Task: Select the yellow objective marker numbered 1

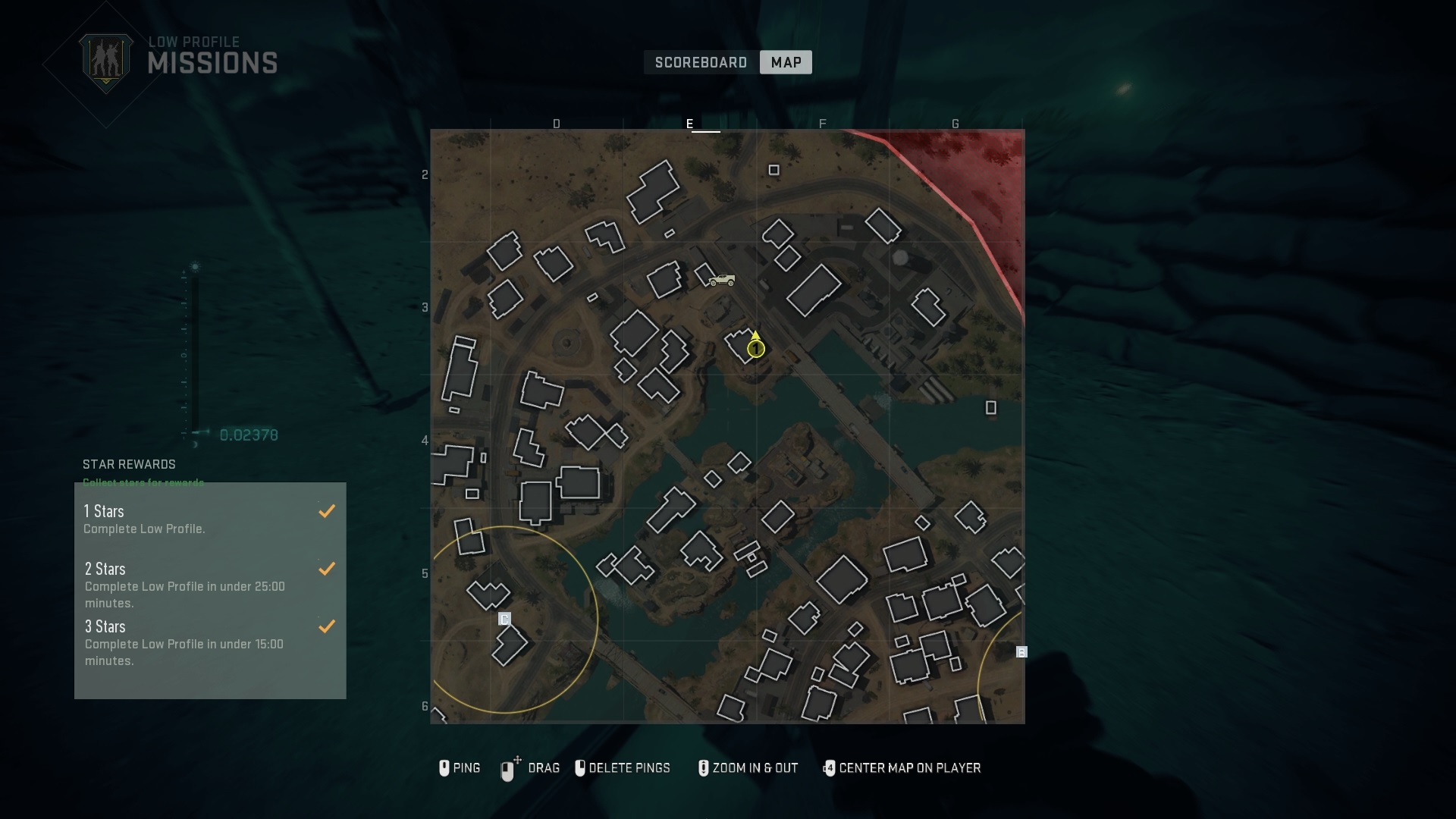Action: click(x=756, y=348)
